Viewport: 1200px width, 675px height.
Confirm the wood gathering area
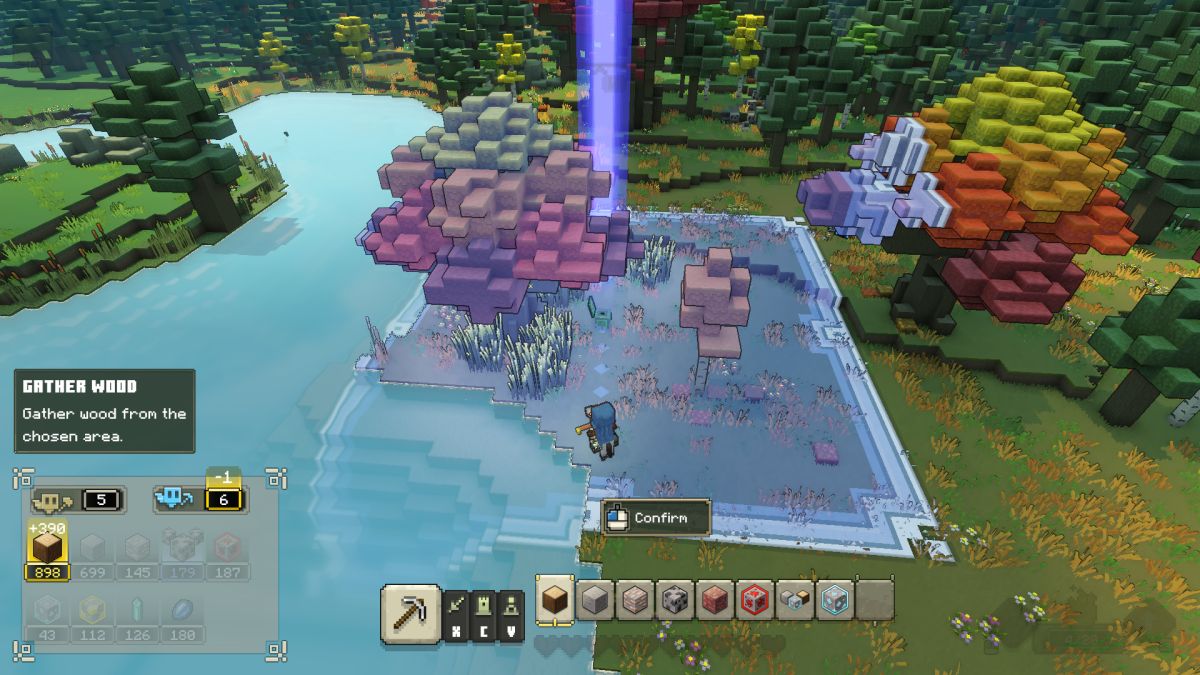(656, 518)
